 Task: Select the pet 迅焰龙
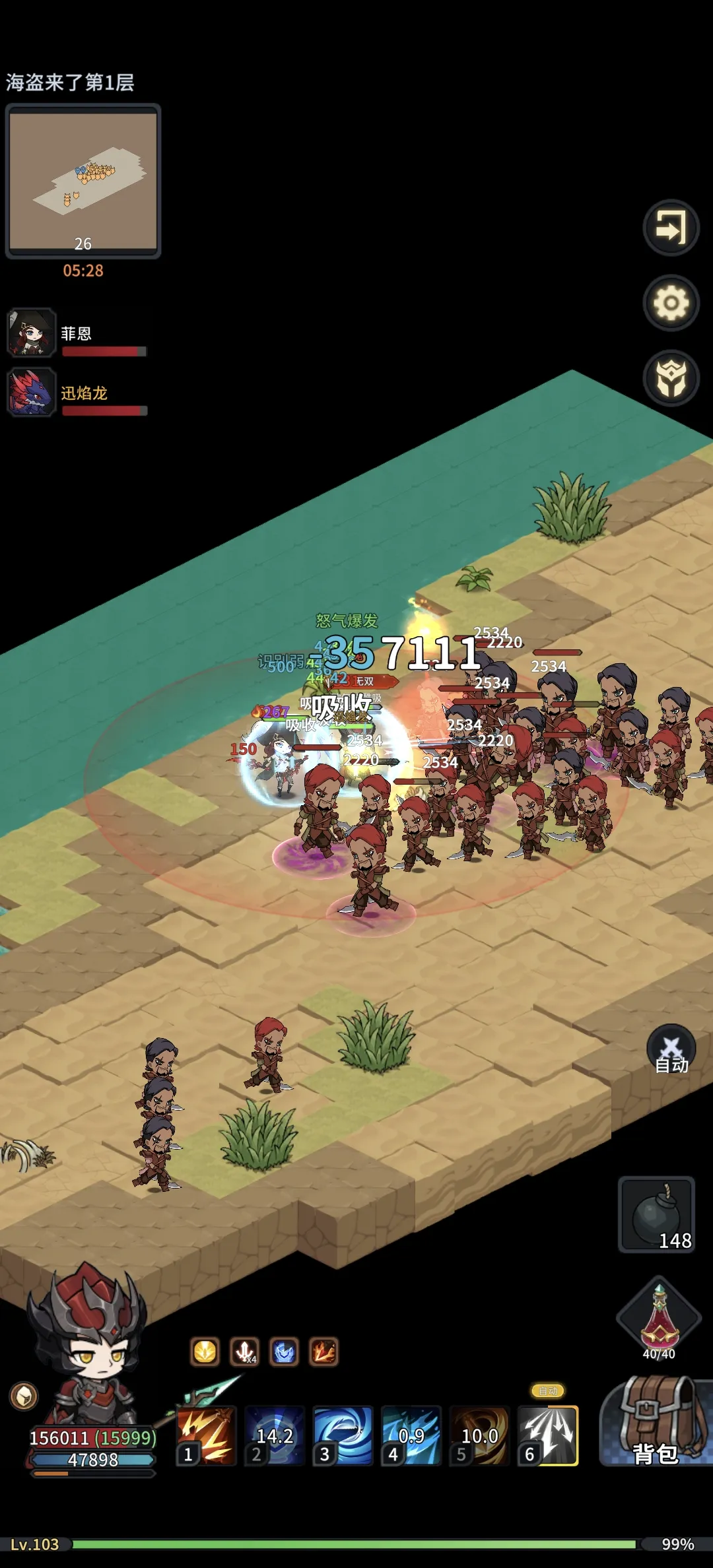(x=30, y=393)
